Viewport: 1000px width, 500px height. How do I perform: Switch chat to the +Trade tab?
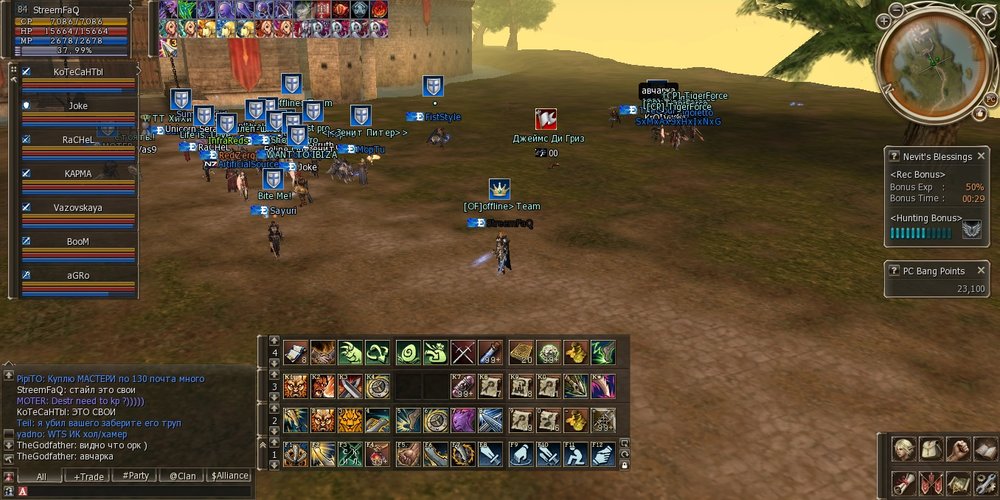point(89,476)
